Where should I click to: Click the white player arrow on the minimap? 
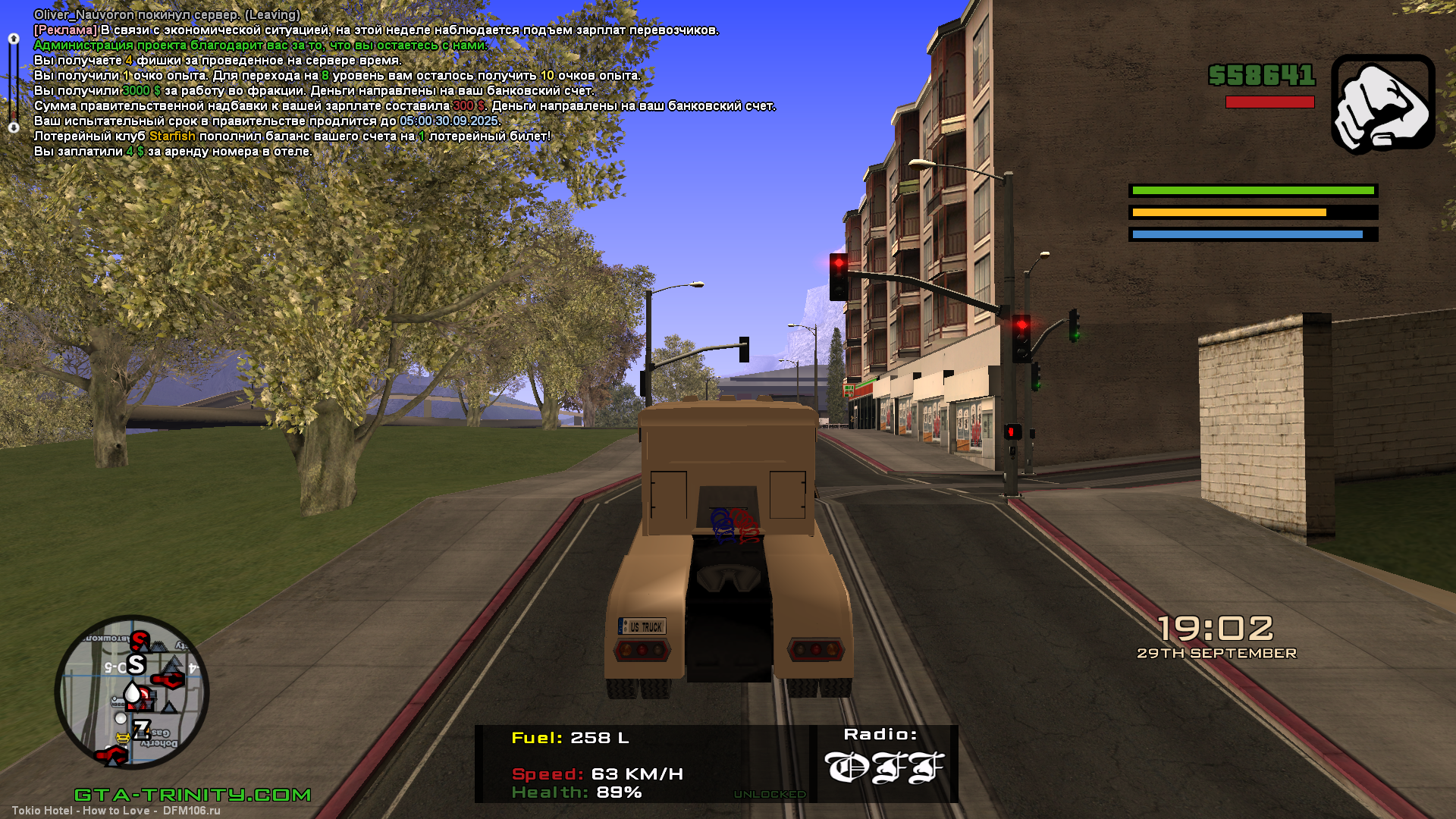(133, 693)
